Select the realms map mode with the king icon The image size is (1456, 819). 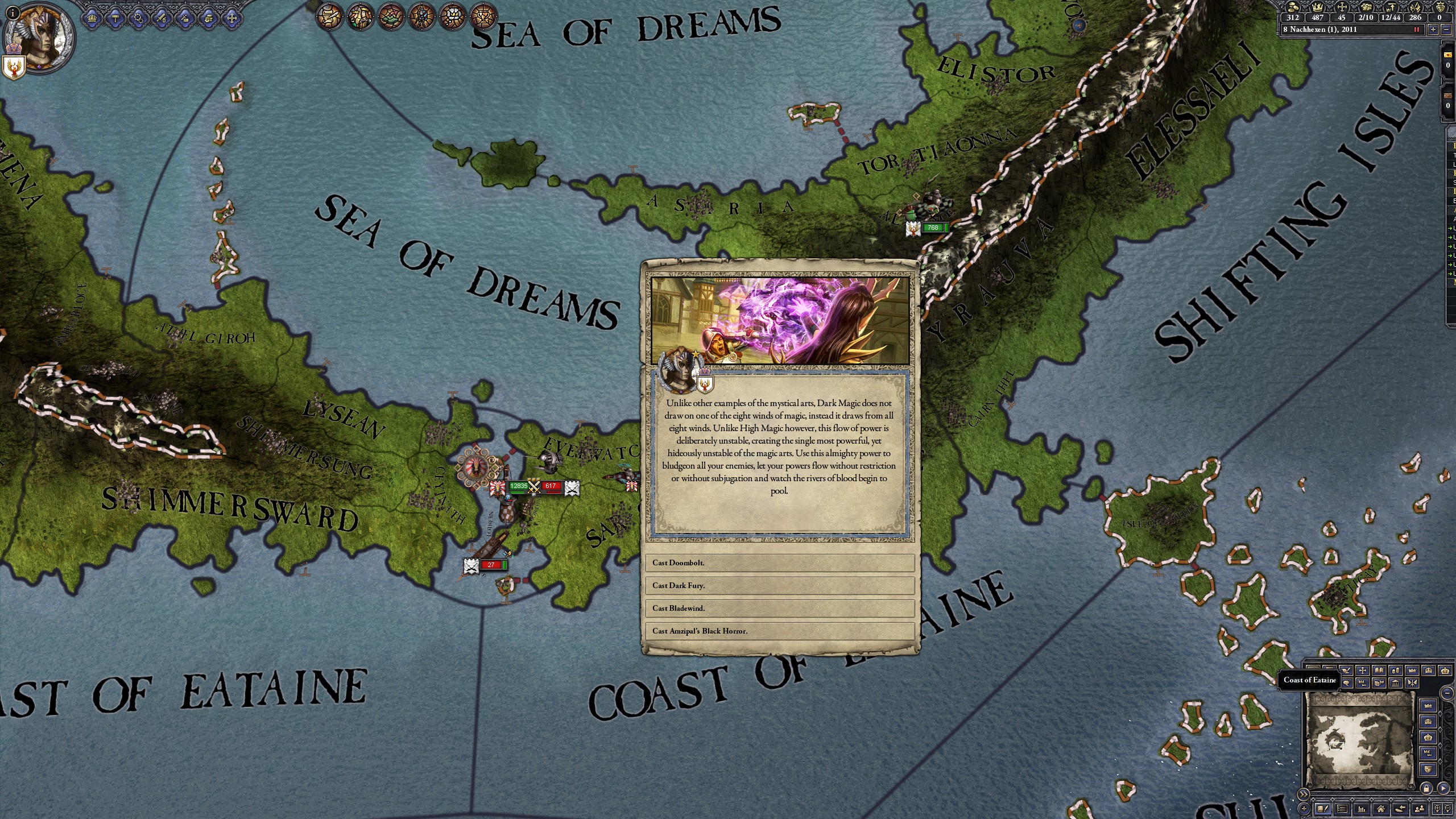click(x=359, y=17)
